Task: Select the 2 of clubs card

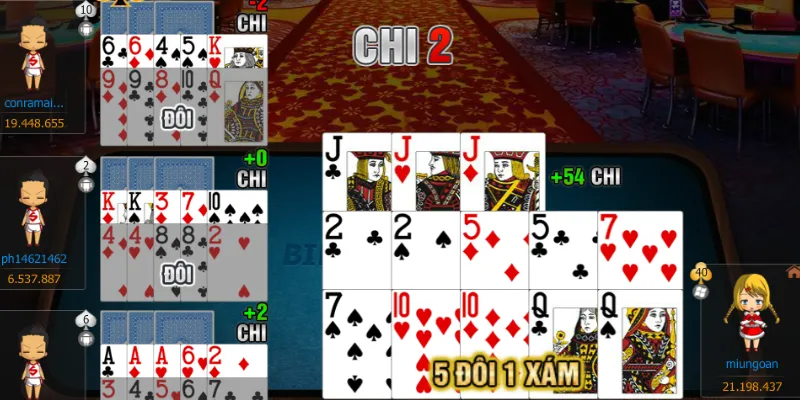Action: (x=356, y=250)
